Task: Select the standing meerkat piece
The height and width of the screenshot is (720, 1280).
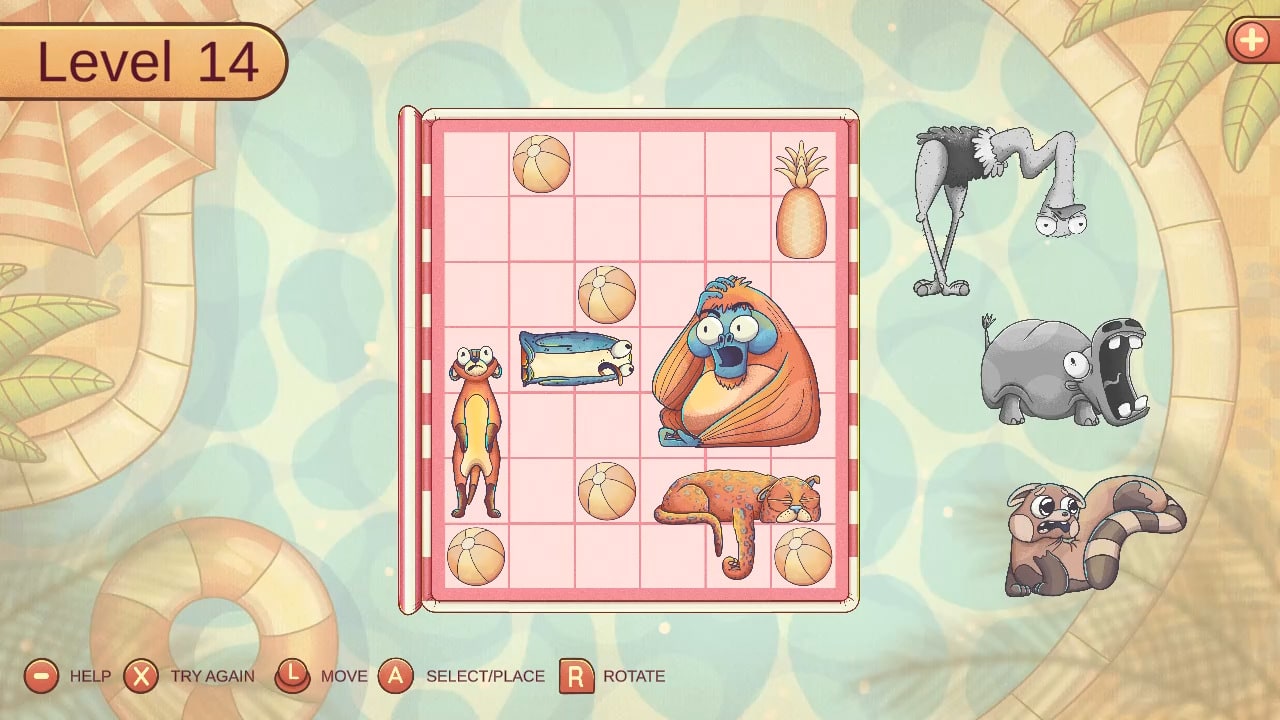Action: pyautogui.click(x=477, y=430)
